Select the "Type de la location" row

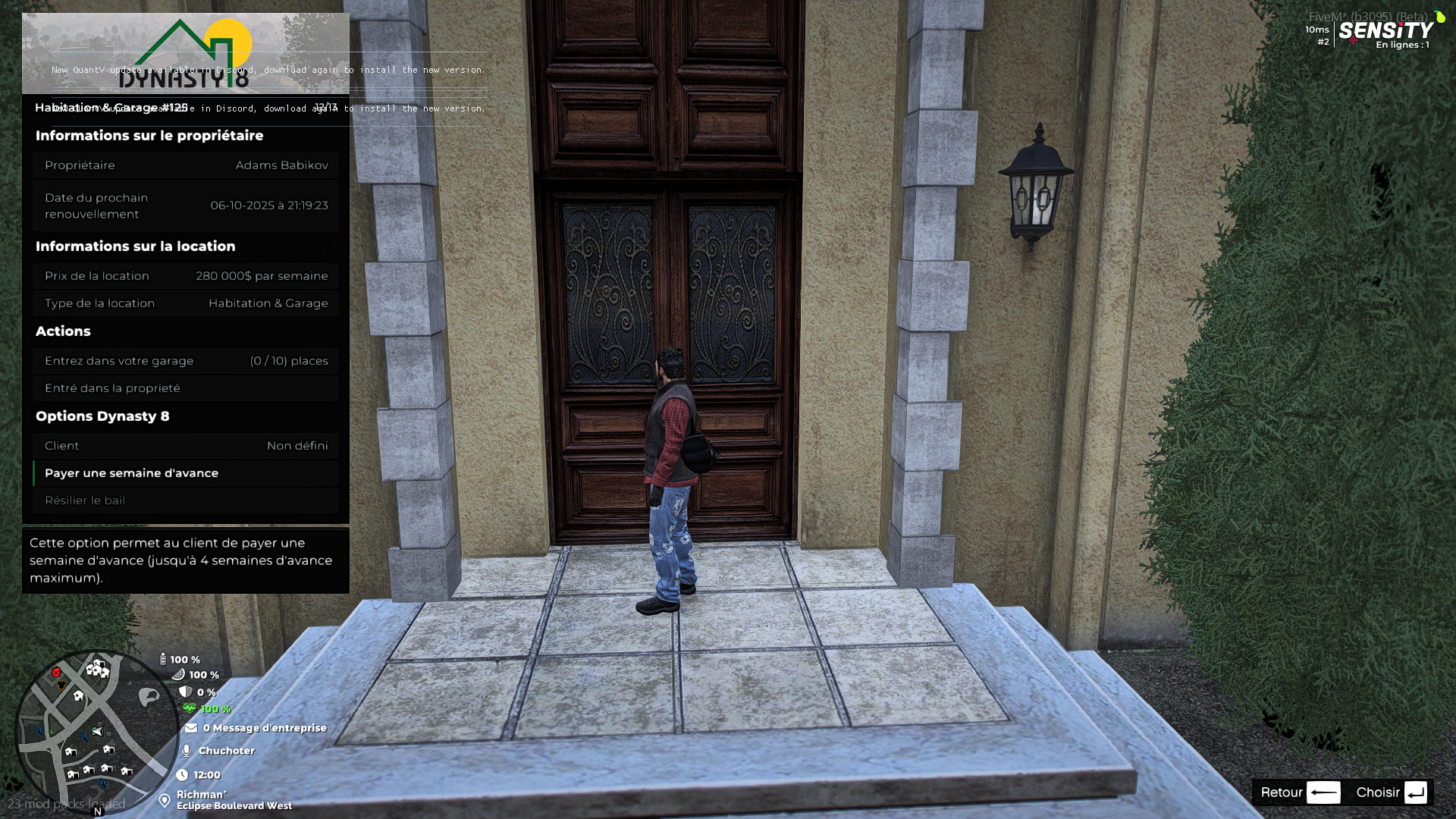click(186, 303)
